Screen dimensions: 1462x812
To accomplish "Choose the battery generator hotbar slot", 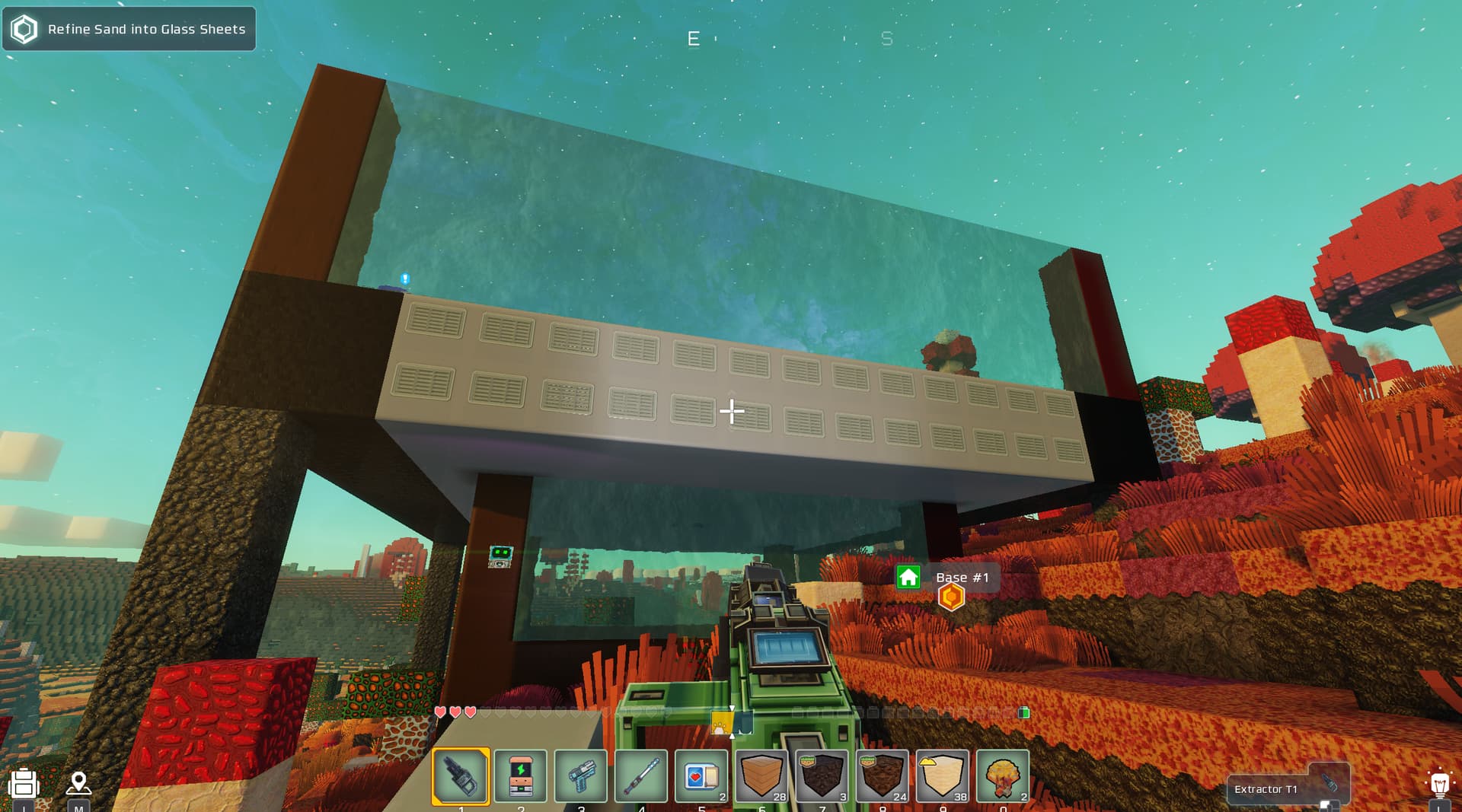I will click(x=521, y=776).
